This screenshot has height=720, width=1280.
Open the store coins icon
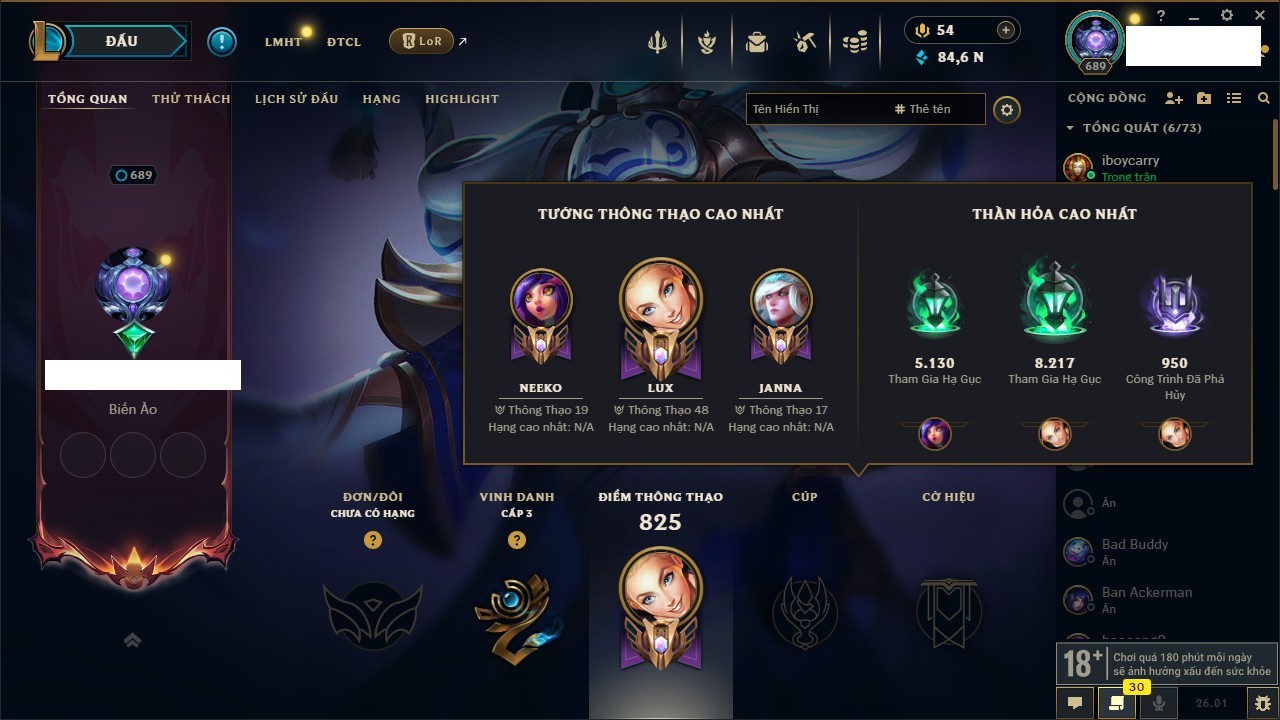pos(854,42)
